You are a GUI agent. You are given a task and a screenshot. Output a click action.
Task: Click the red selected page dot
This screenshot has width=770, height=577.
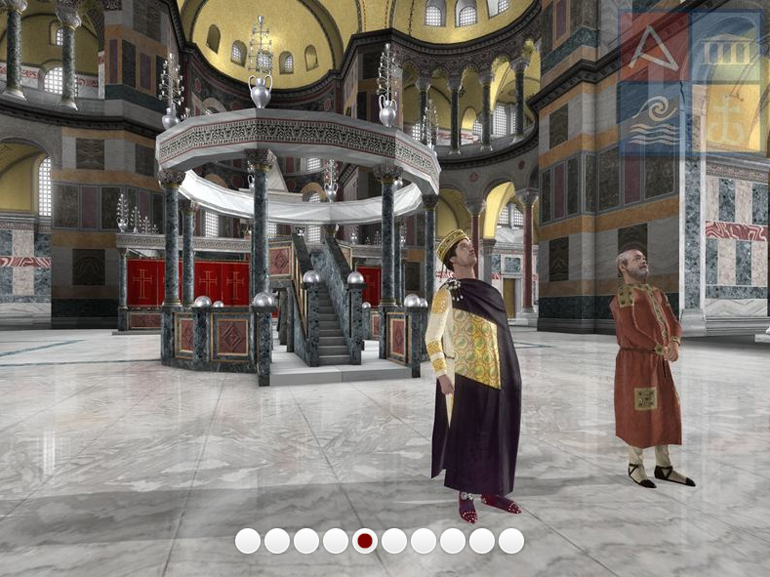click(365, 541)
